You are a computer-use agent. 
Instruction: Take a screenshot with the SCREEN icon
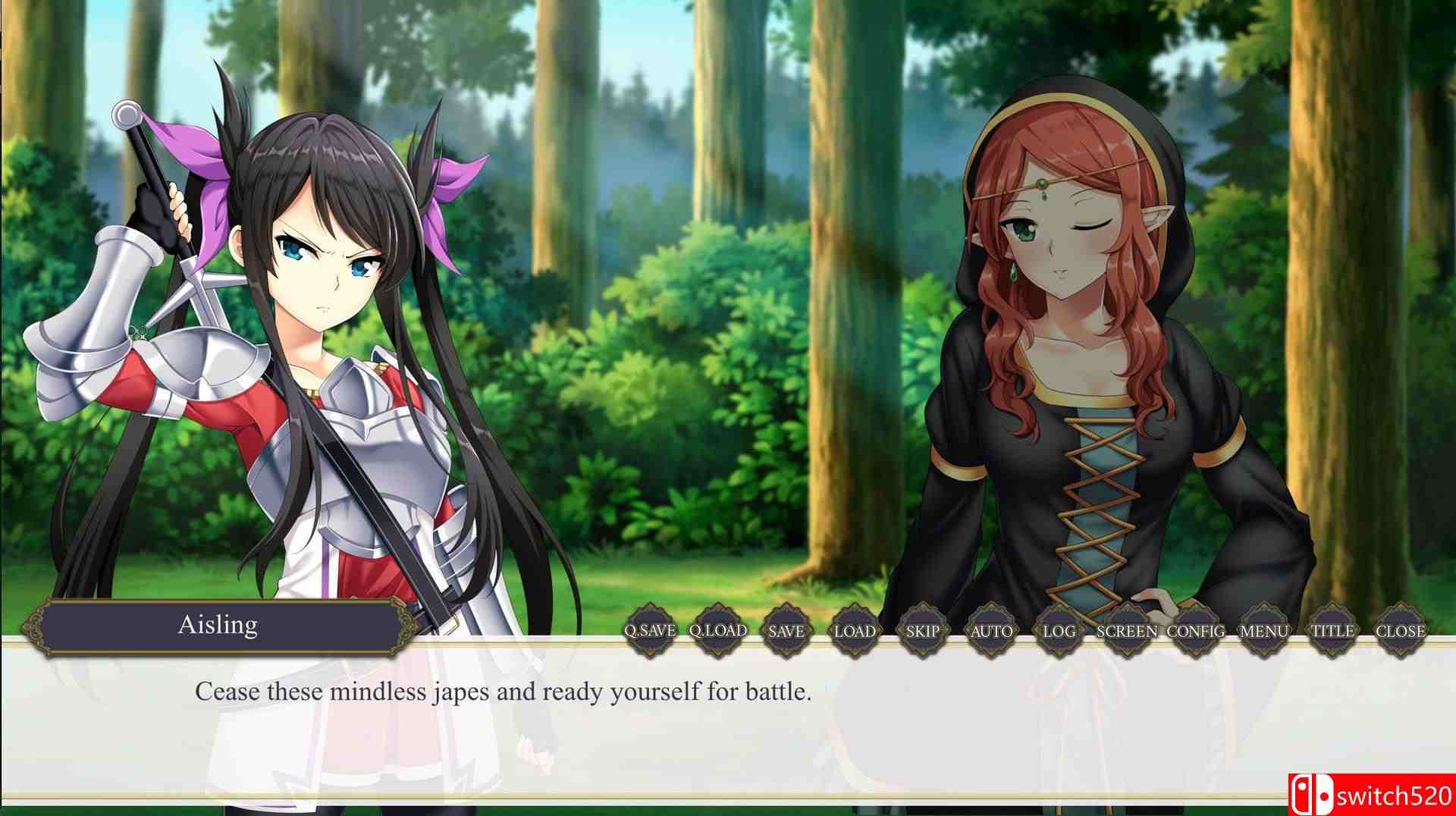(1124, 630)
